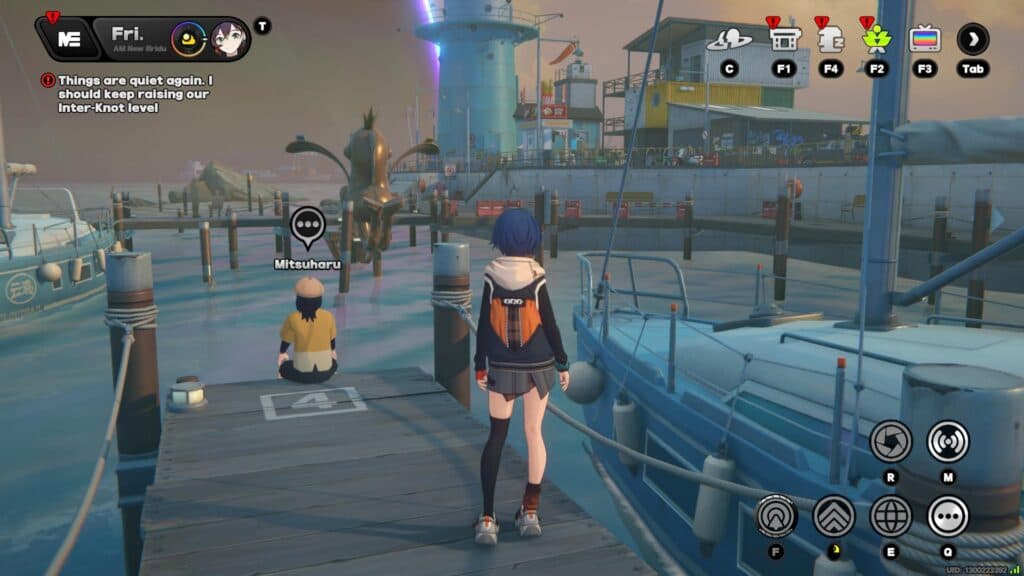Screen dimensions: 1024x576
Task: Open the camera shutter photo mode
Action: point(890,441)
